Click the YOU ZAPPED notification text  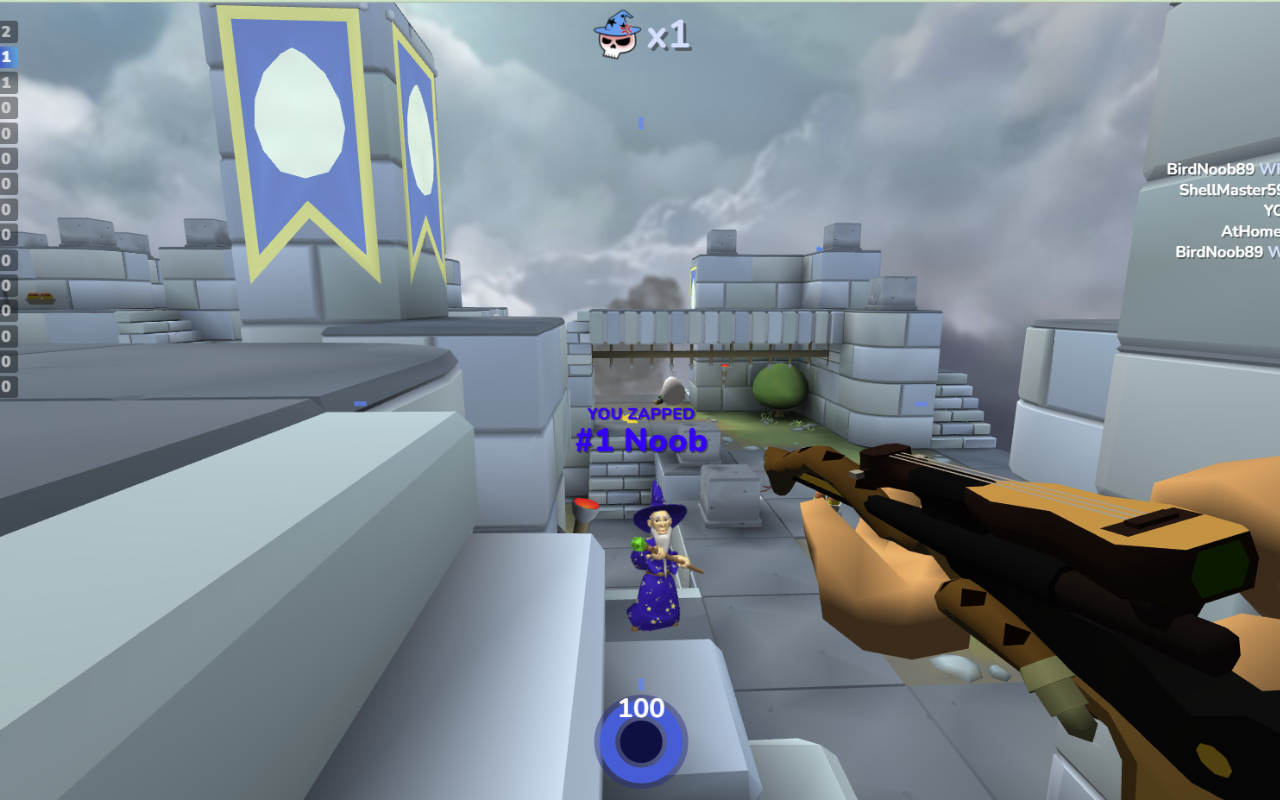coord(641,412)
